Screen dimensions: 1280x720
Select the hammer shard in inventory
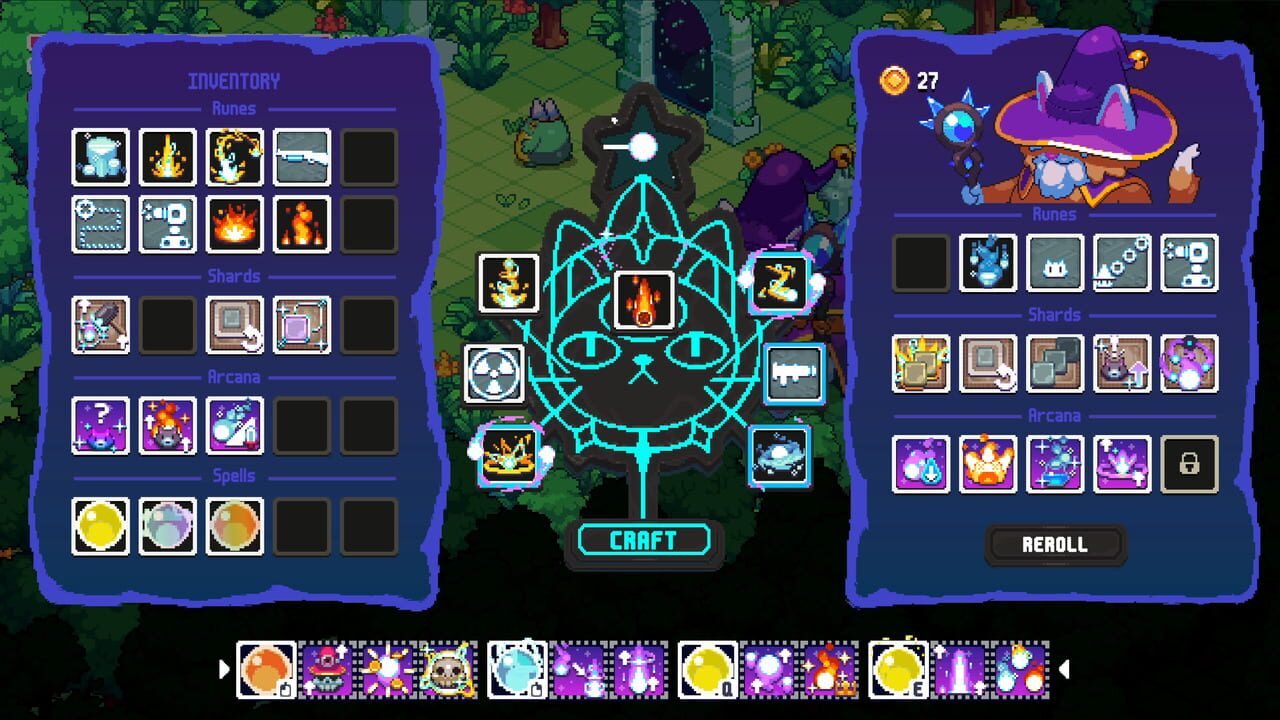[101, 325]
